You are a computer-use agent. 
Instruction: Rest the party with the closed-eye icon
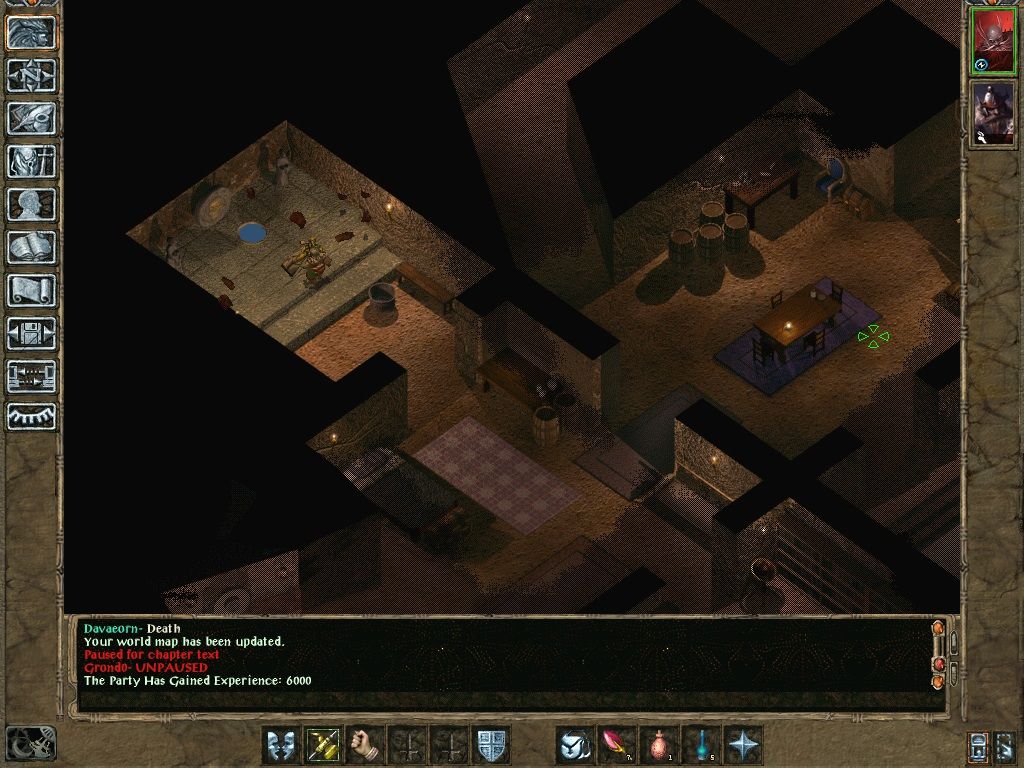tap(32, 417)
